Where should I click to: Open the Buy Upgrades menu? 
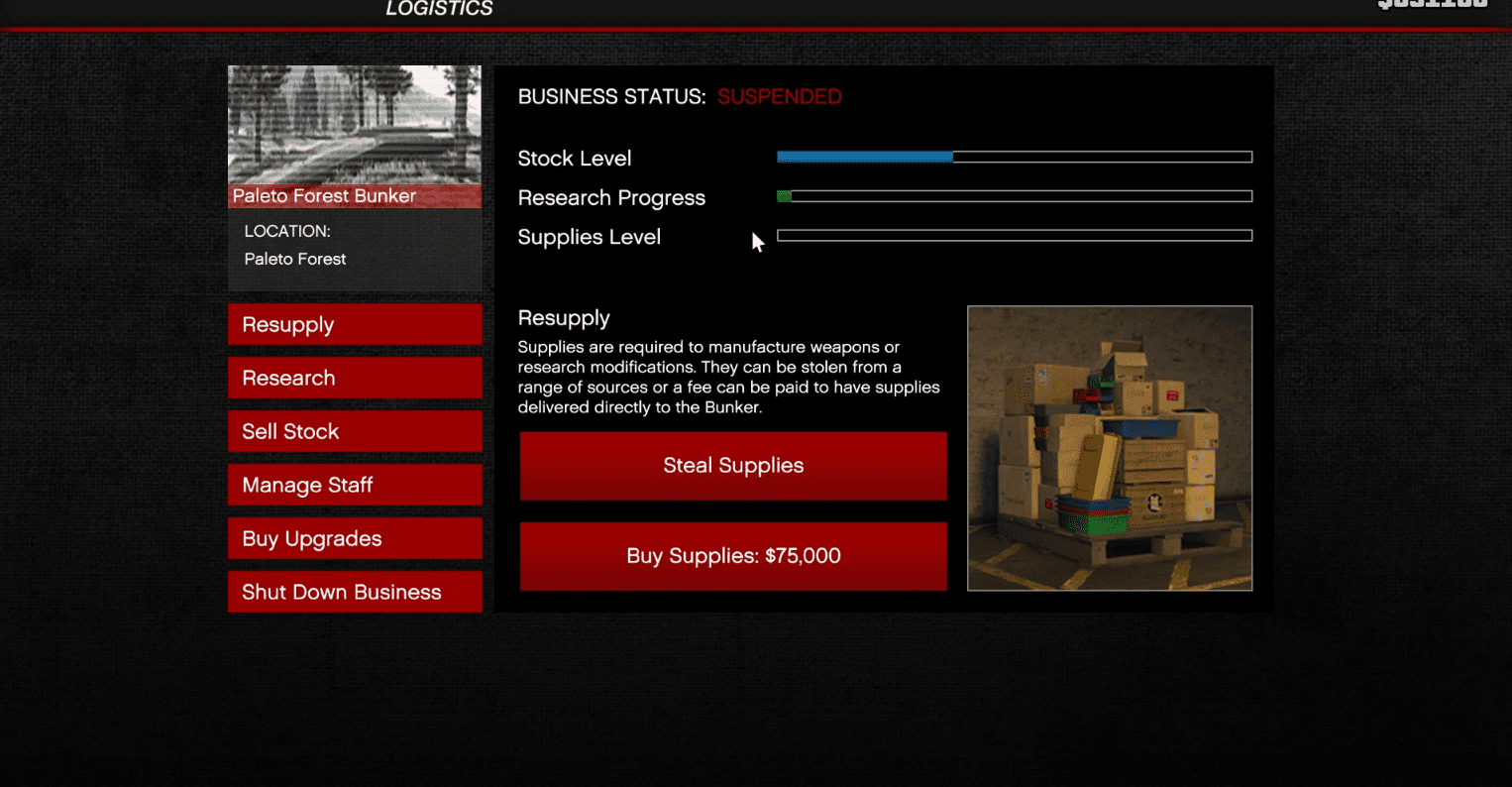tap(354, 538)
